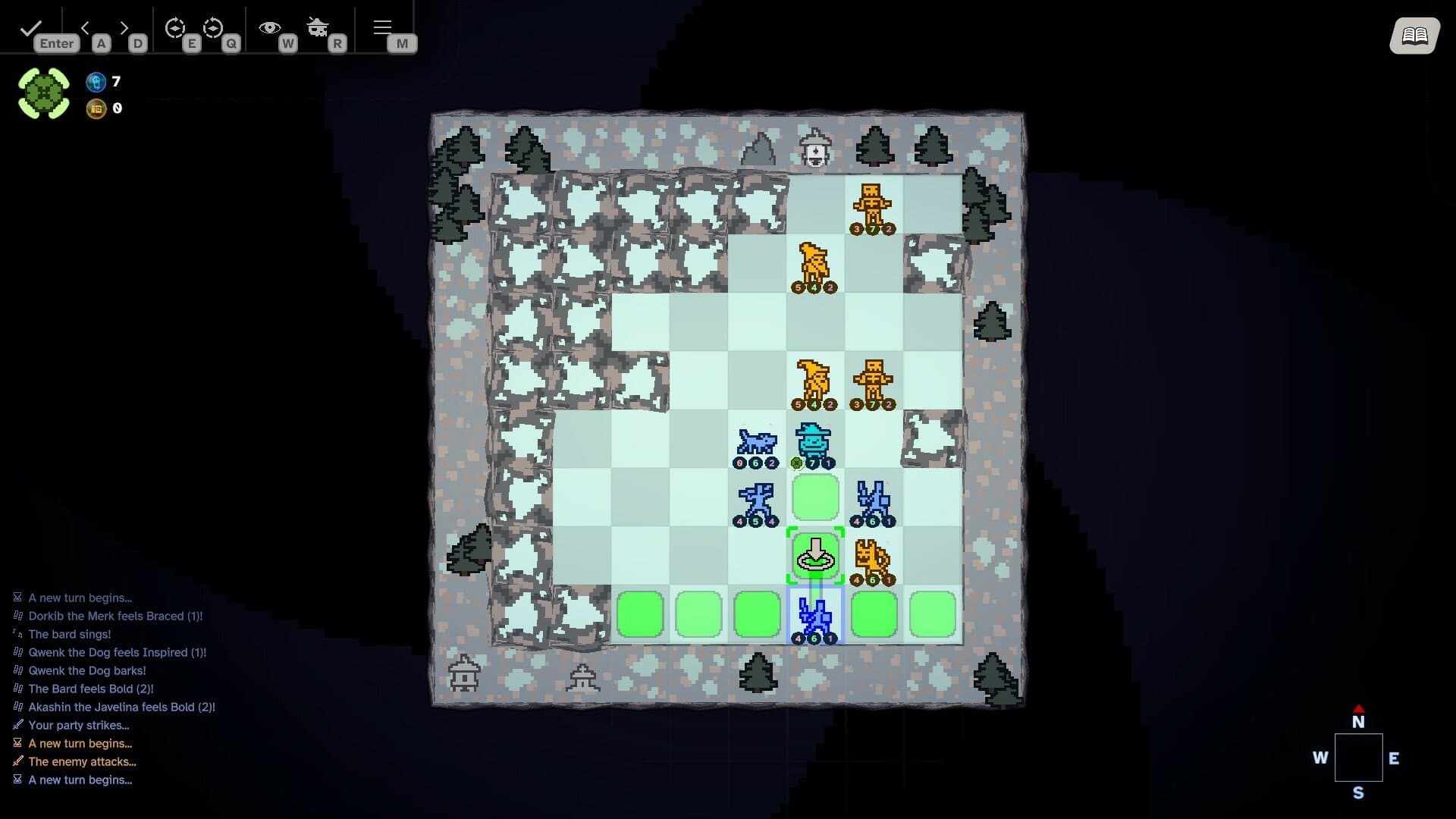Image resolution: width=1456 pixels, height=819 pixels.
Task: Open the hamburger menu M icon
Action: (x=382, y=27)
